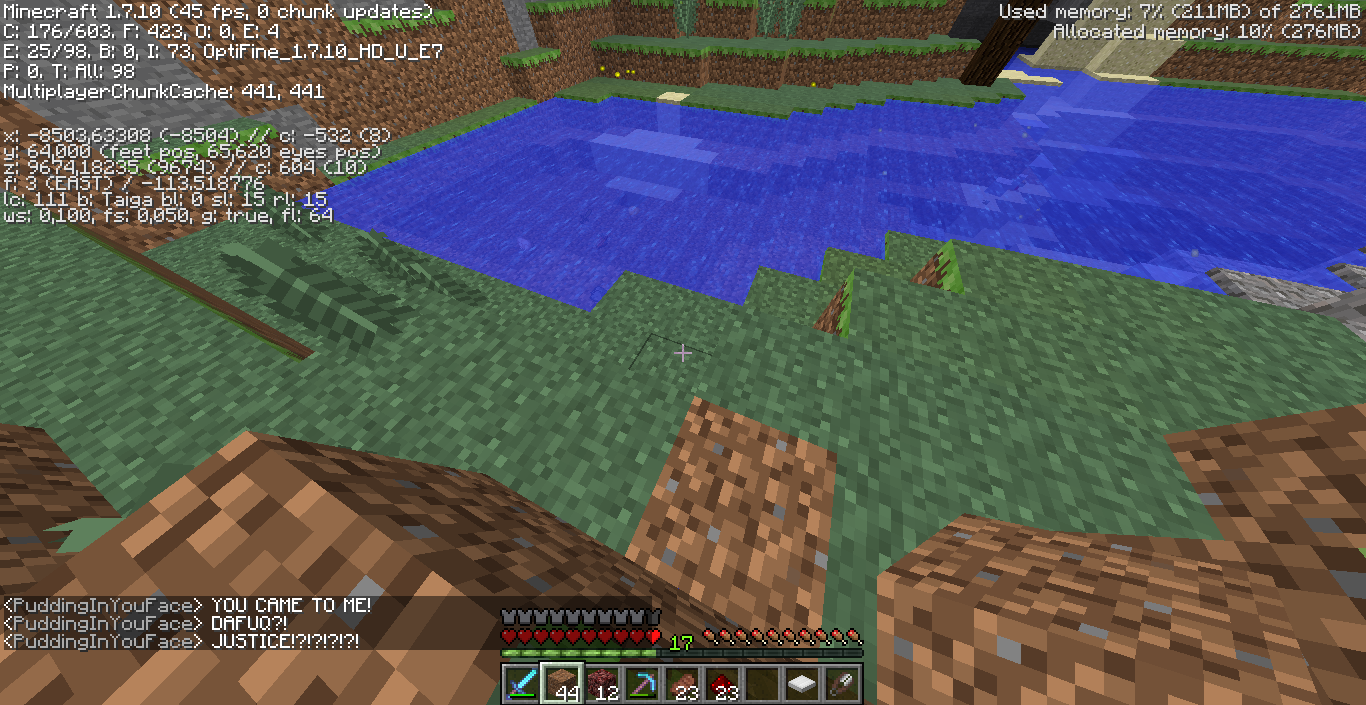
Task: Select the redstone dust stack slot
Action: (721, 683)
